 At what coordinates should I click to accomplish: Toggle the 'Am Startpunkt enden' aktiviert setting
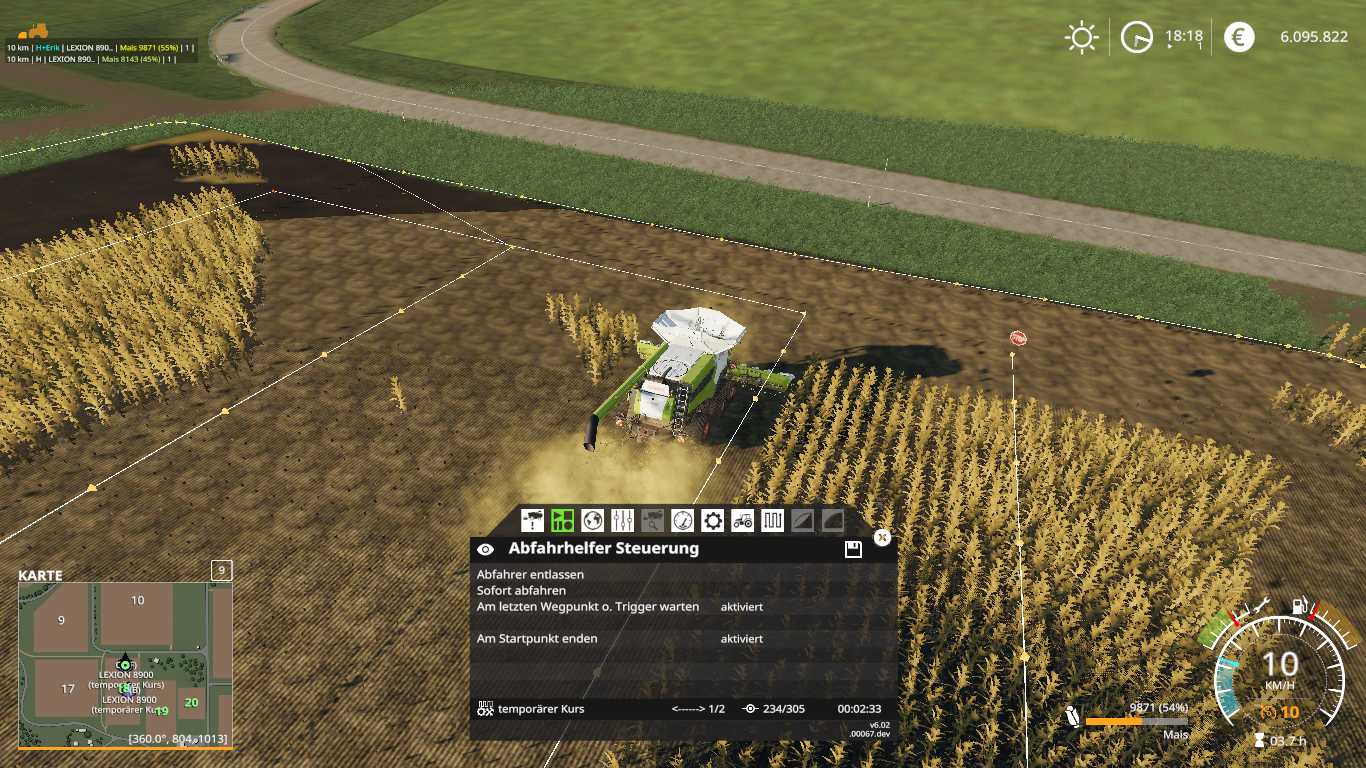point(741,638)
